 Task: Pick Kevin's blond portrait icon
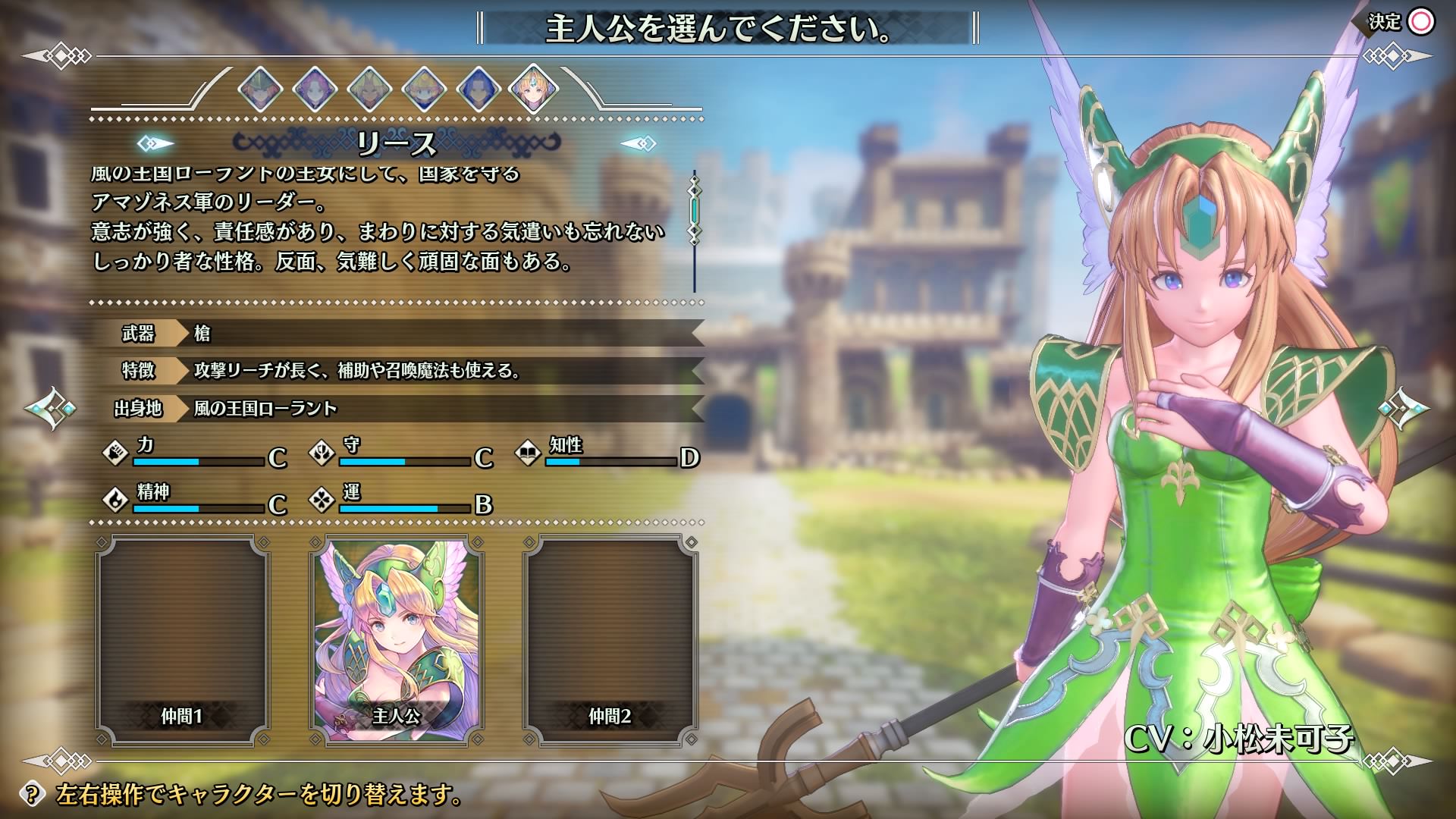pos(369,90)
